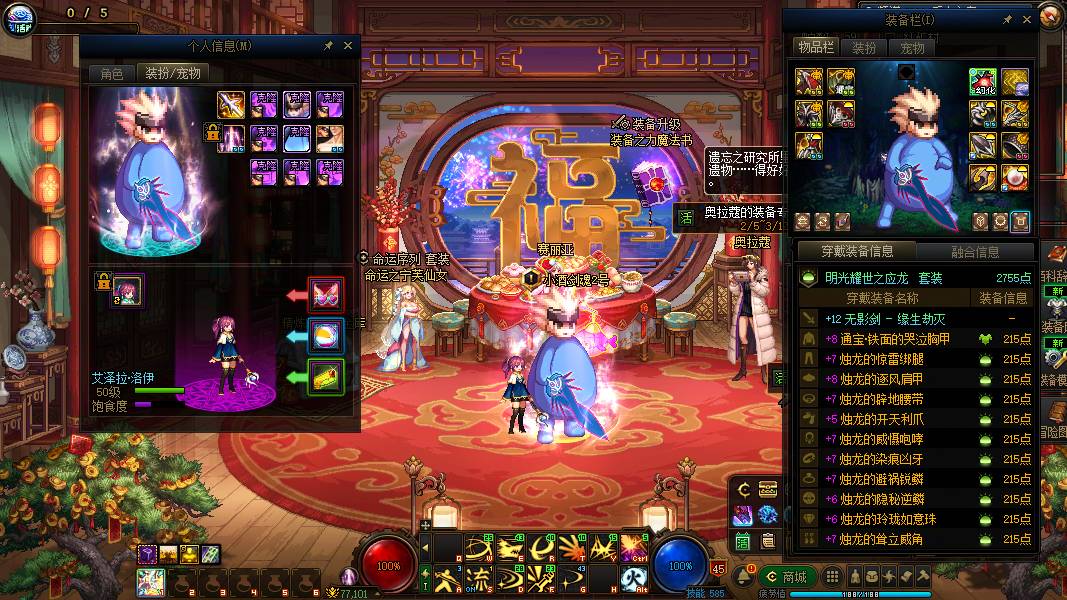1067x600 pixels.
Task: Show the 融合信息 fusion info tab
Action: pos(977,251)
